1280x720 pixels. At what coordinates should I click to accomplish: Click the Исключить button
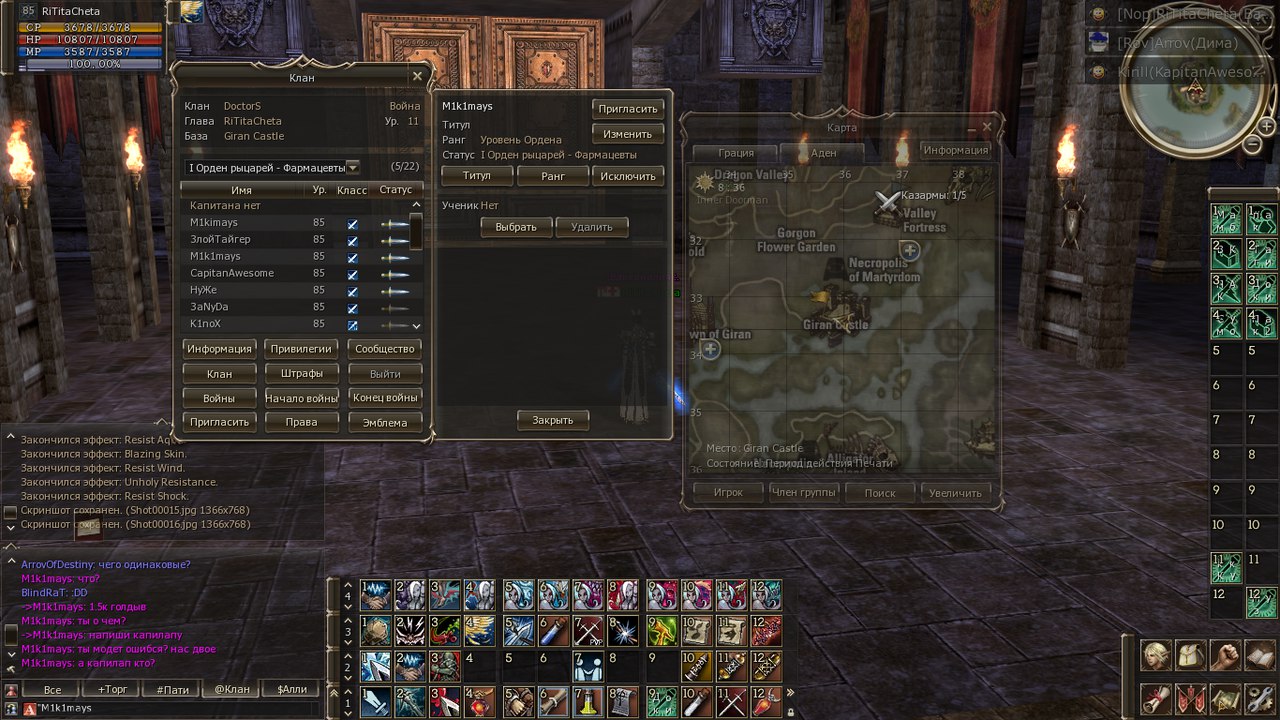coord(628,176)
